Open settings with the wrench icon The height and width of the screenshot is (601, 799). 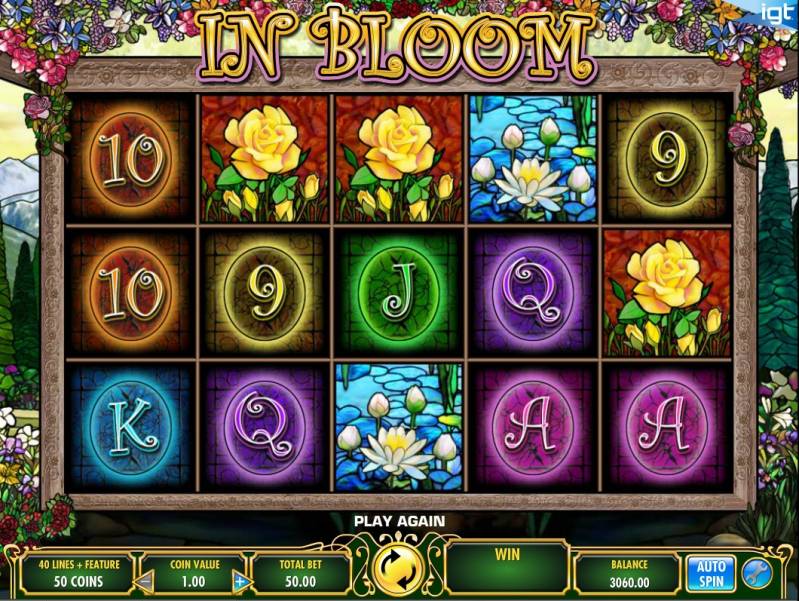(x=755, y=572)
